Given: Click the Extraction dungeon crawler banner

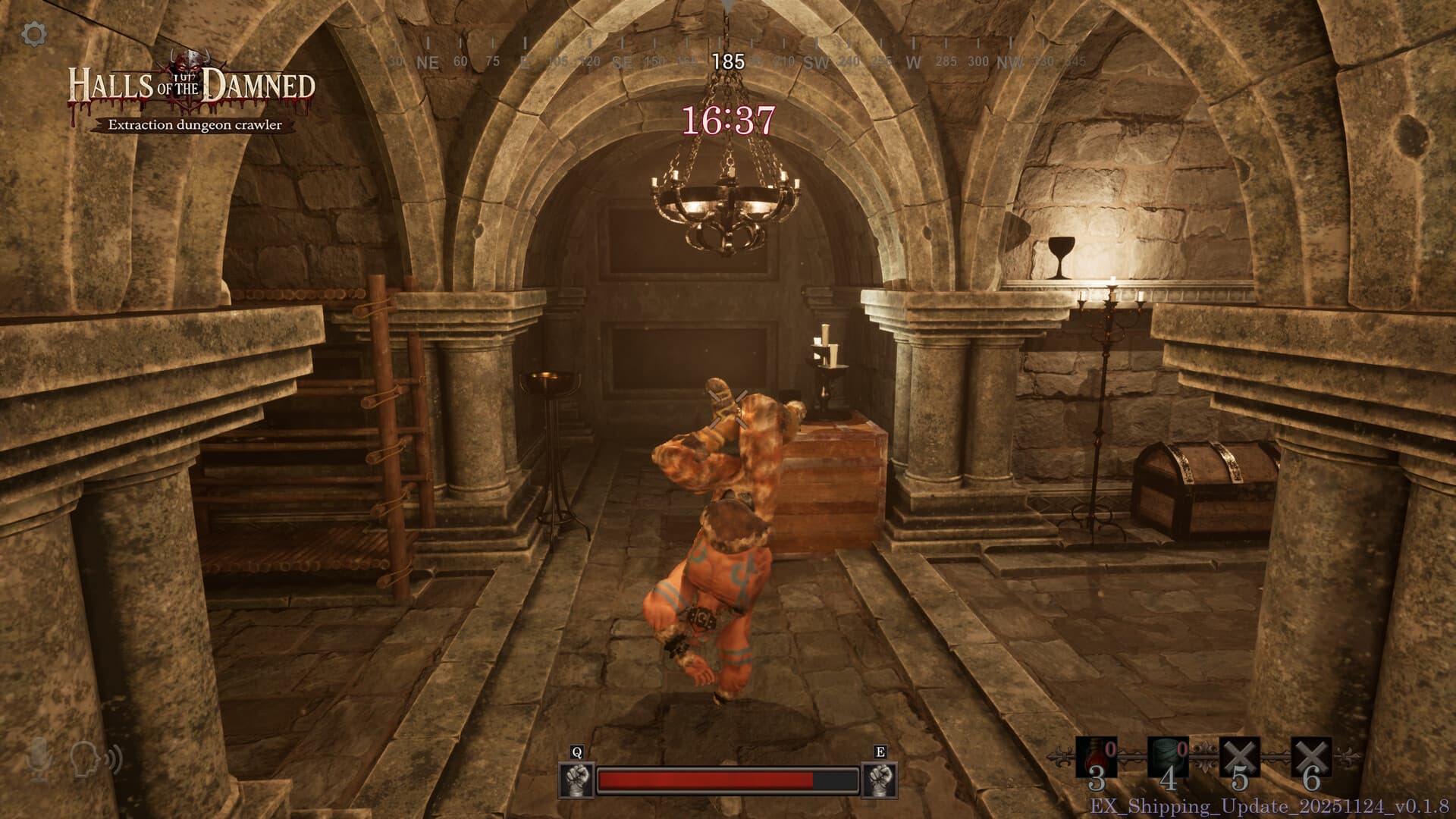Looking at the screenshot, I should click(194, 125).
